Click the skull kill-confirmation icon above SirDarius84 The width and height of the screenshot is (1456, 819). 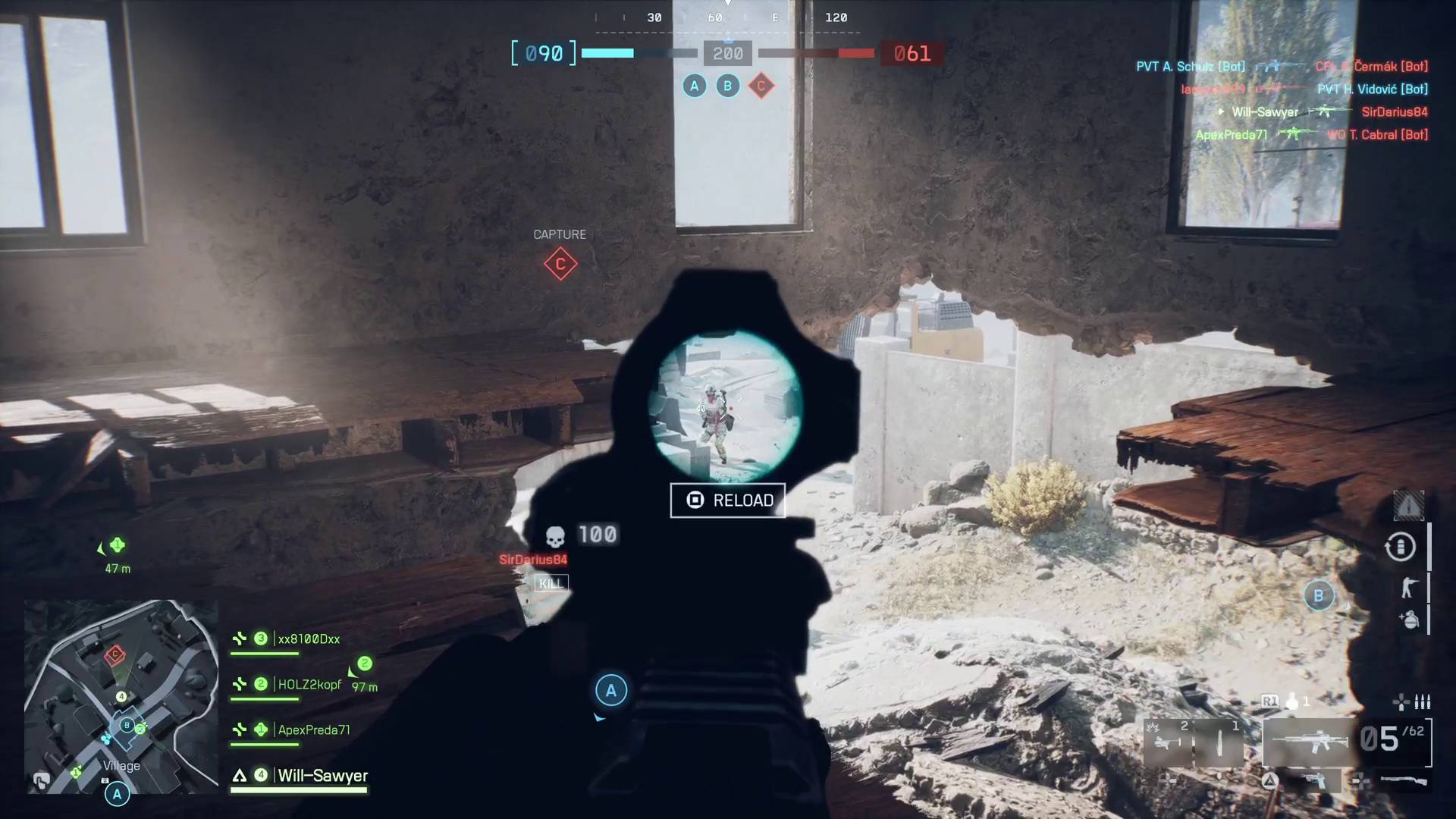coord(556,535)
